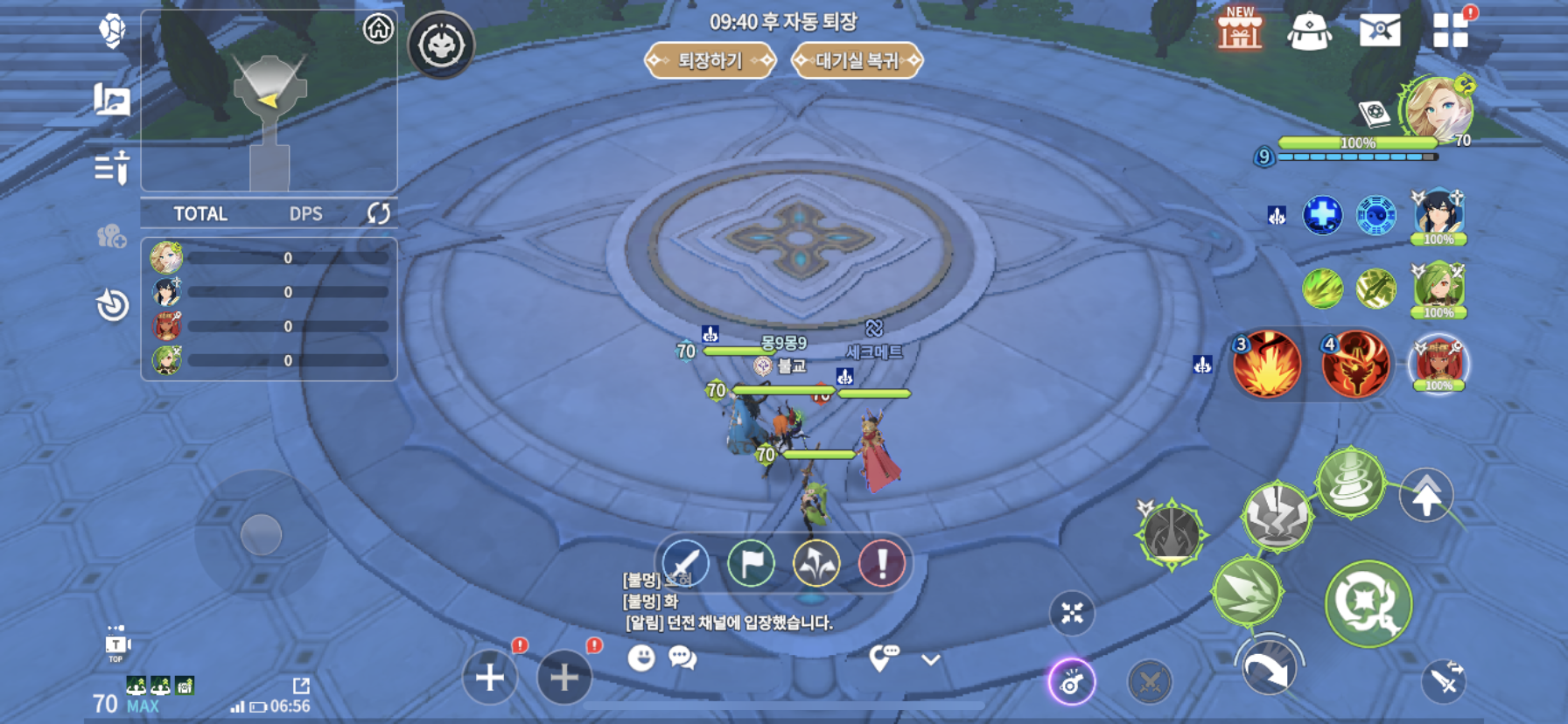Open the NEW shop icon
This screenshot has height=724, width=1568.
[x=1240, y=30]
